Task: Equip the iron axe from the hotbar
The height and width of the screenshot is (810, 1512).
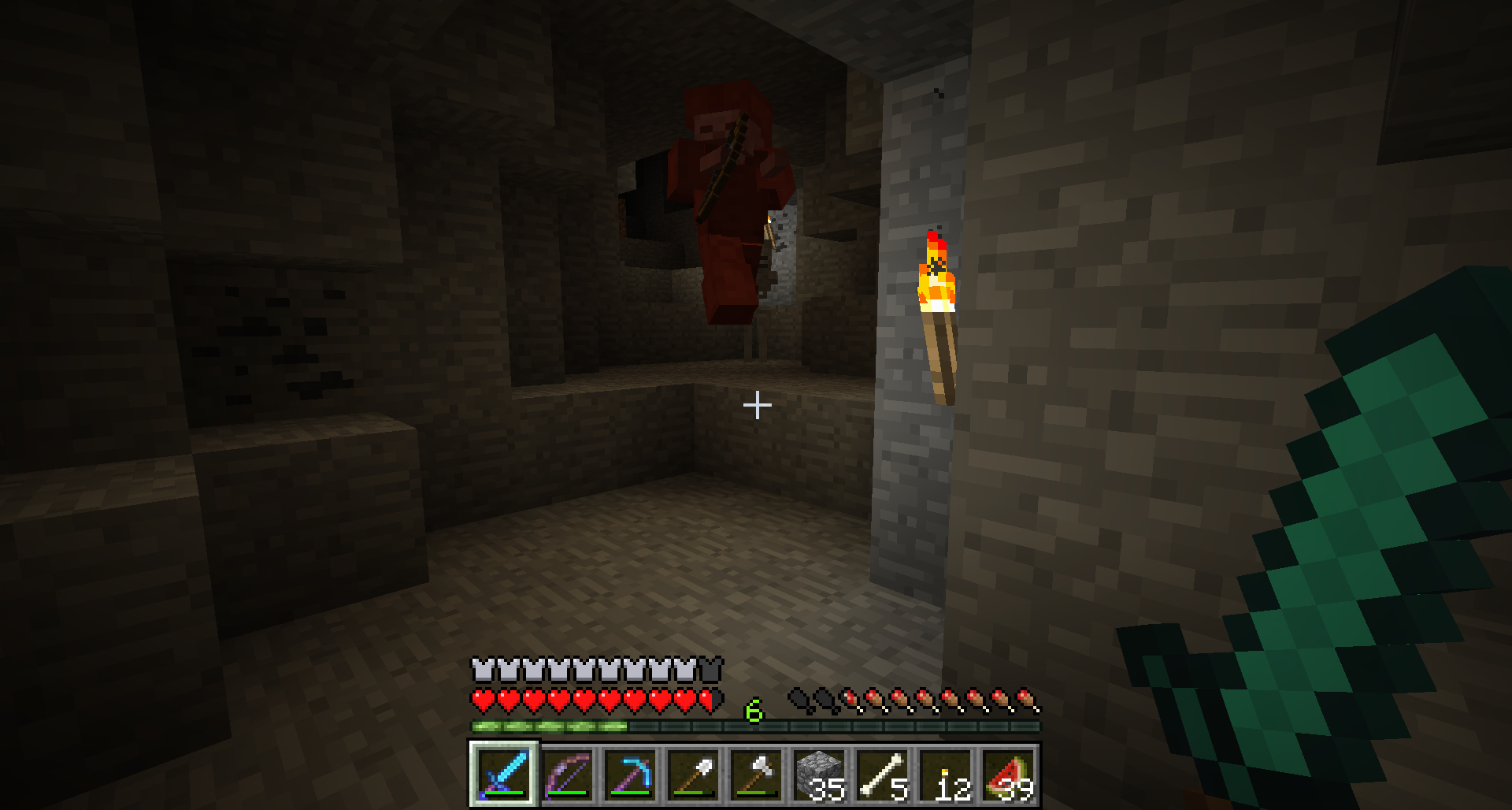Action: coord(756,774)
